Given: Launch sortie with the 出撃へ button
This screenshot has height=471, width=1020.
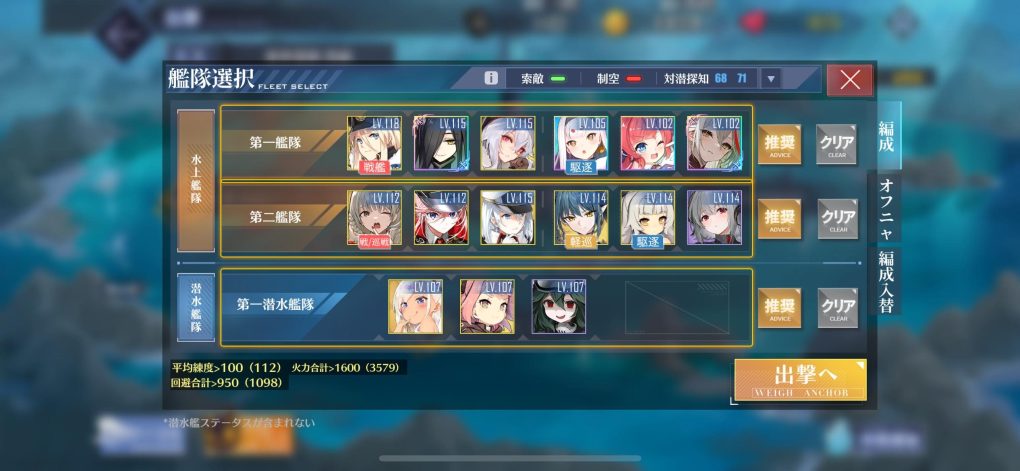Looking at the screenshot, I should tap(800, 379).
